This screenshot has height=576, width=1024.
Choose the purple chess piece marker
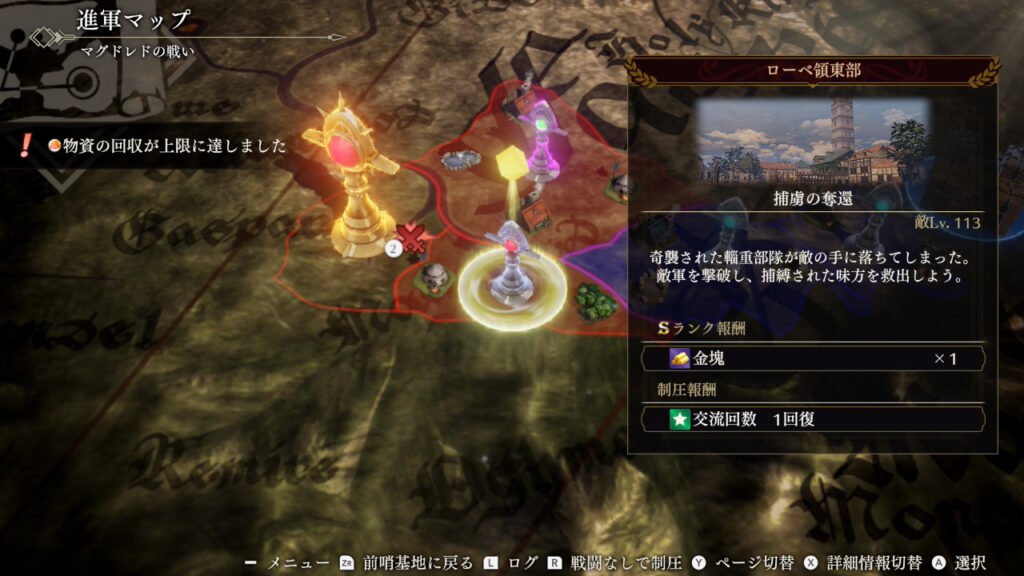(541, 142)
